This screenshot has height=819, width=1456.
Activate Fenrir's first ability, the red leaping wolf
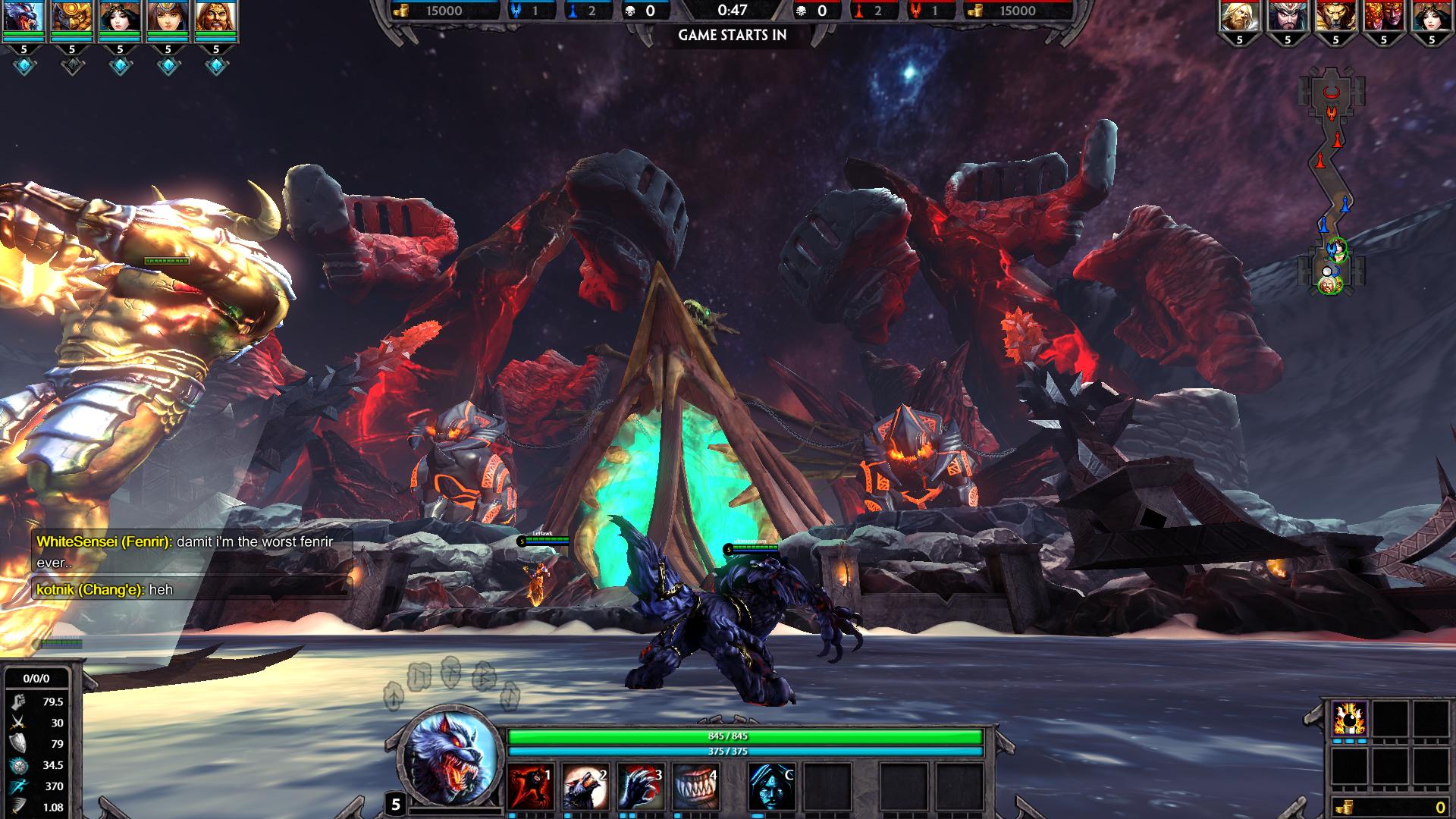(529, 786)
